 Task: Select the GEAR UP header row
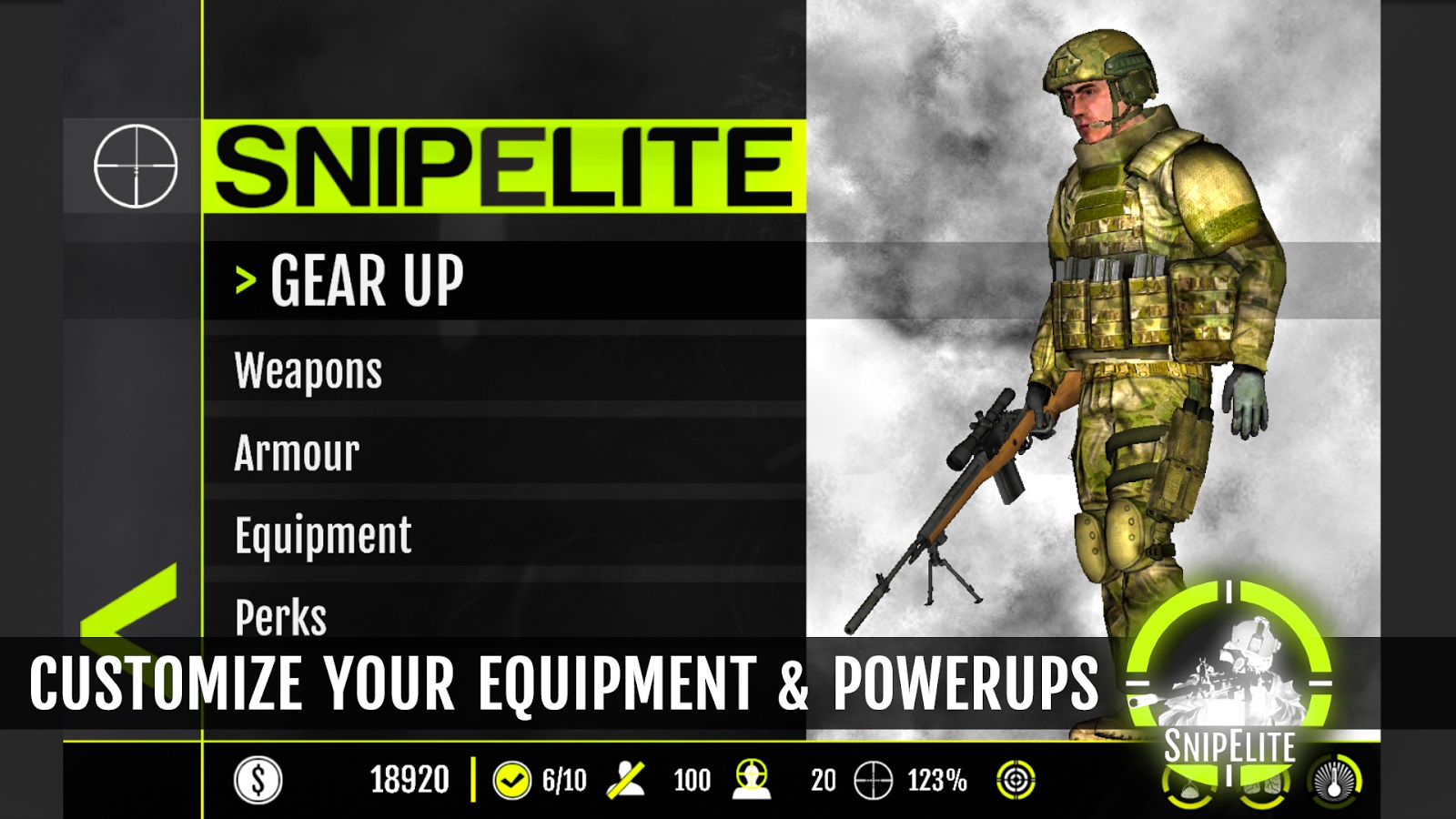(x=368, y=280)
